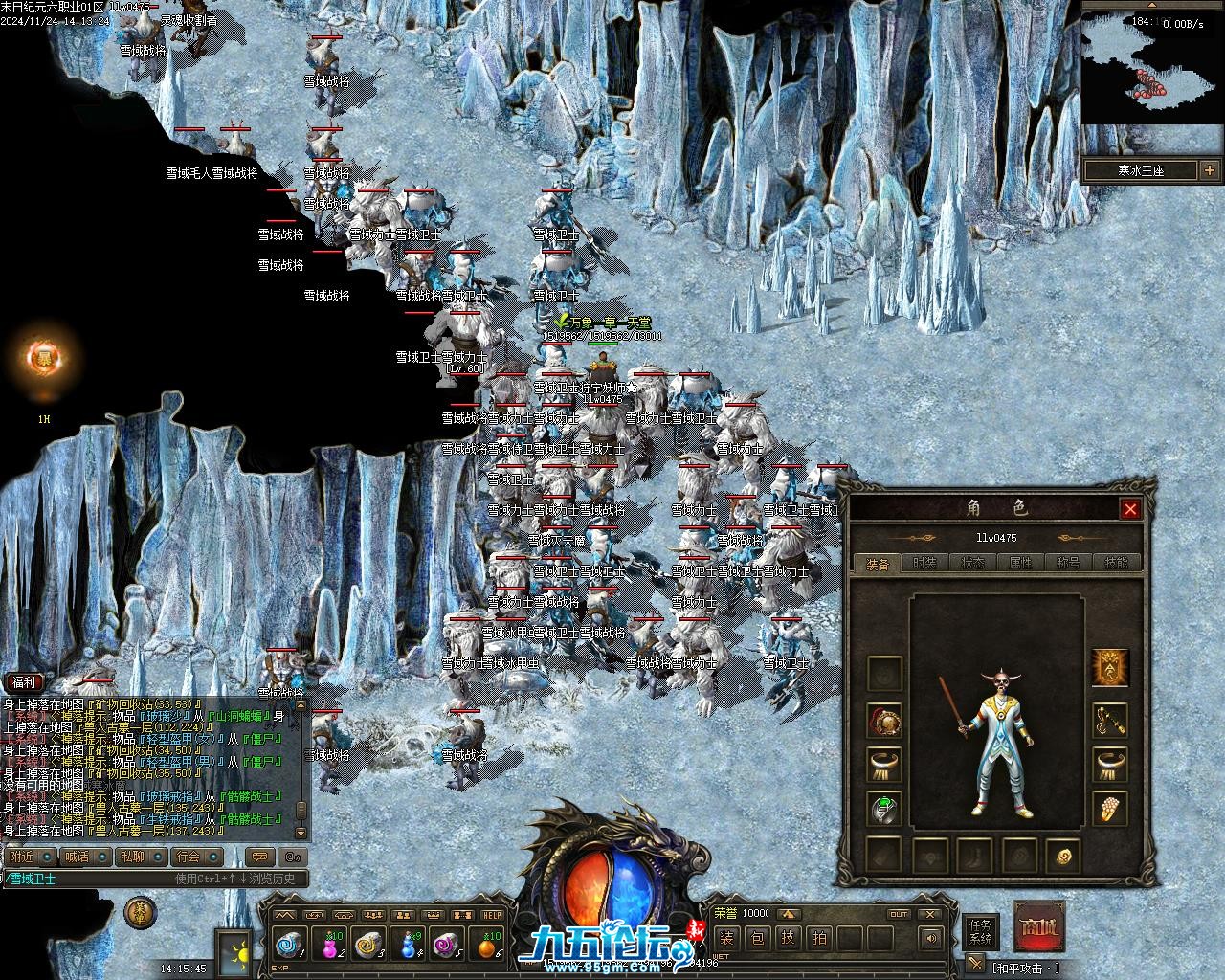Open the 拍 auction button

820,938
